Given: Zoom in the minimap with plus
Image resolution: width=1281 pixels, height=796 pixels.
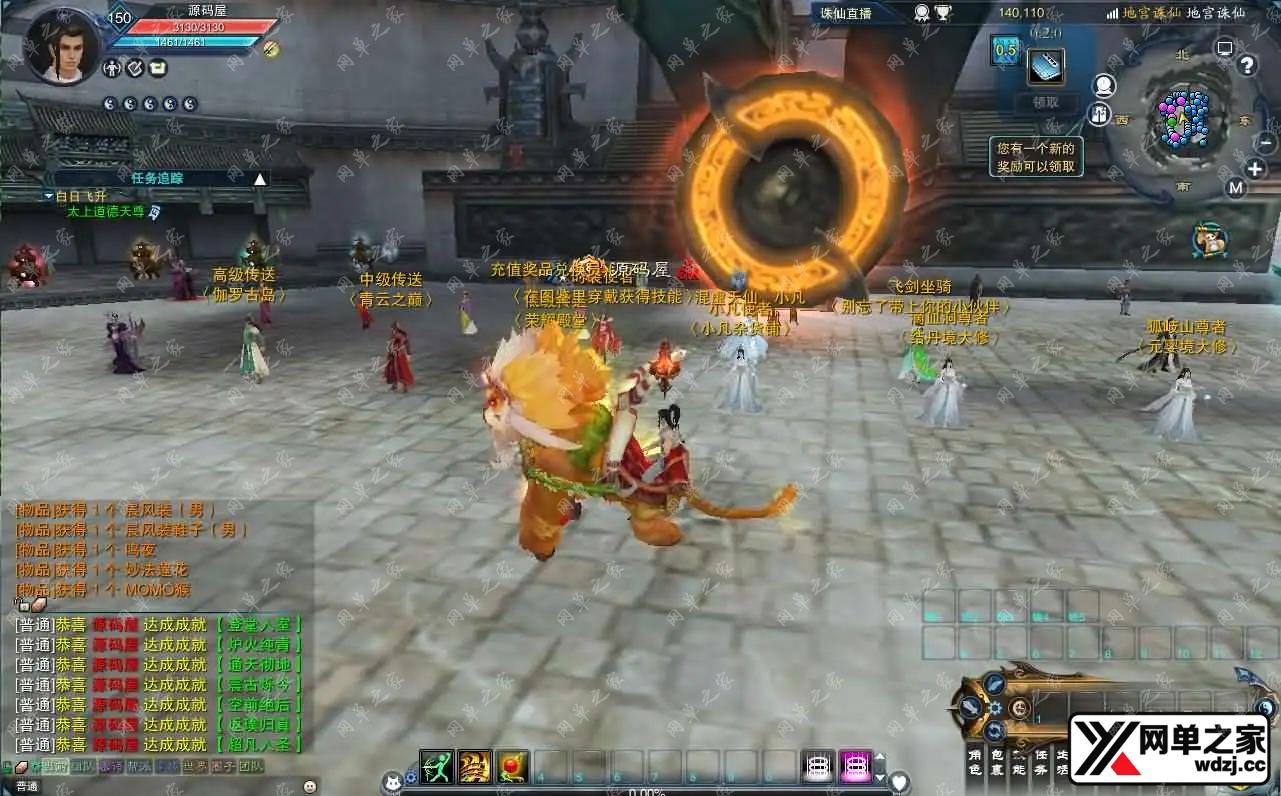Looking at the screenshot, I should 1255,169.
